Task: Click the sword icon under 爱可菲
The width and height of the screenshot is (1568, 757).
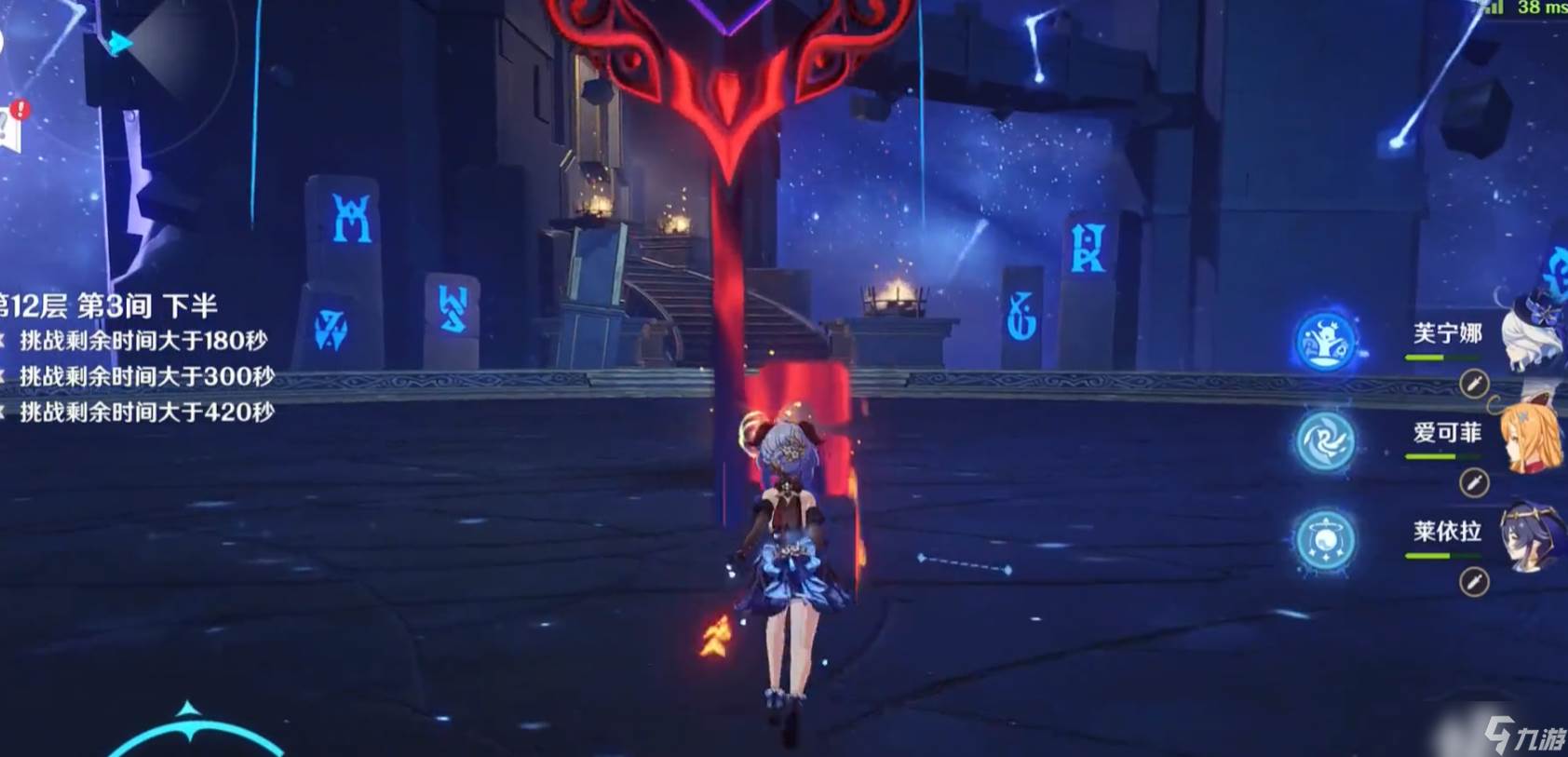Action: tap(1473, 482)
